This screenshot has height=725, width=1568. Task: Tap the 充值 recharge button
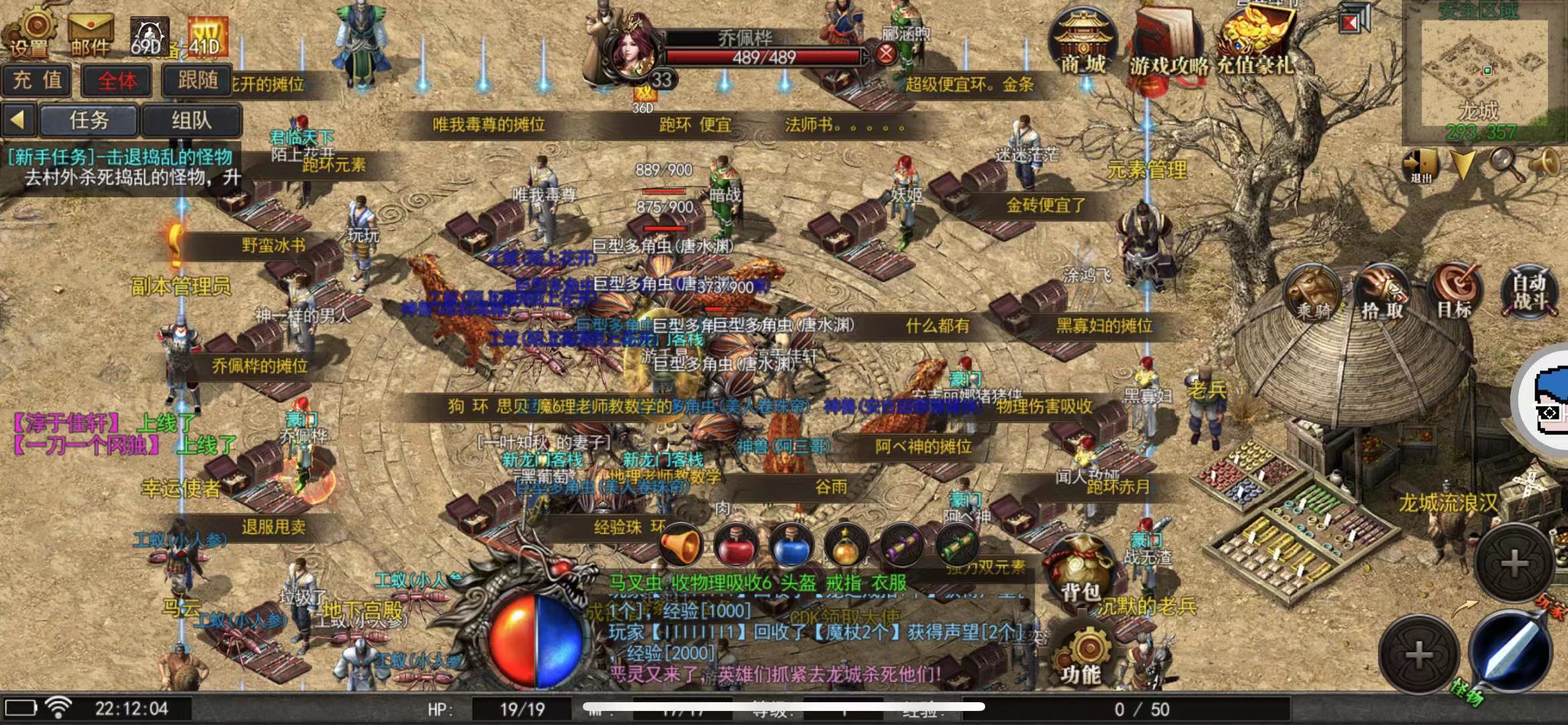click(38, 81)
